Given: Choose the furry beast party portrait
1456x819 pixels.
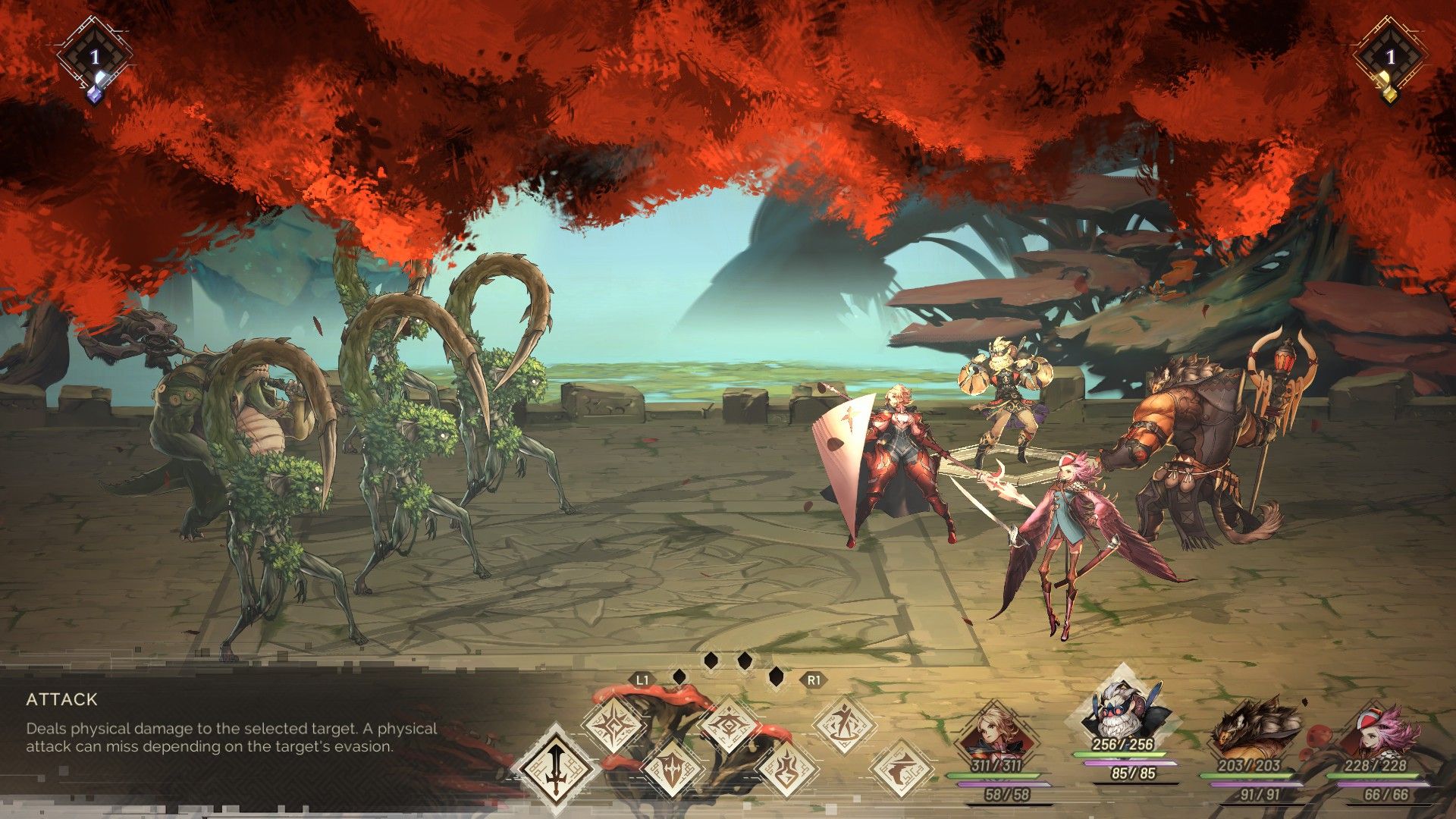Looking at the screenshot, I should tap(1249, 733).
